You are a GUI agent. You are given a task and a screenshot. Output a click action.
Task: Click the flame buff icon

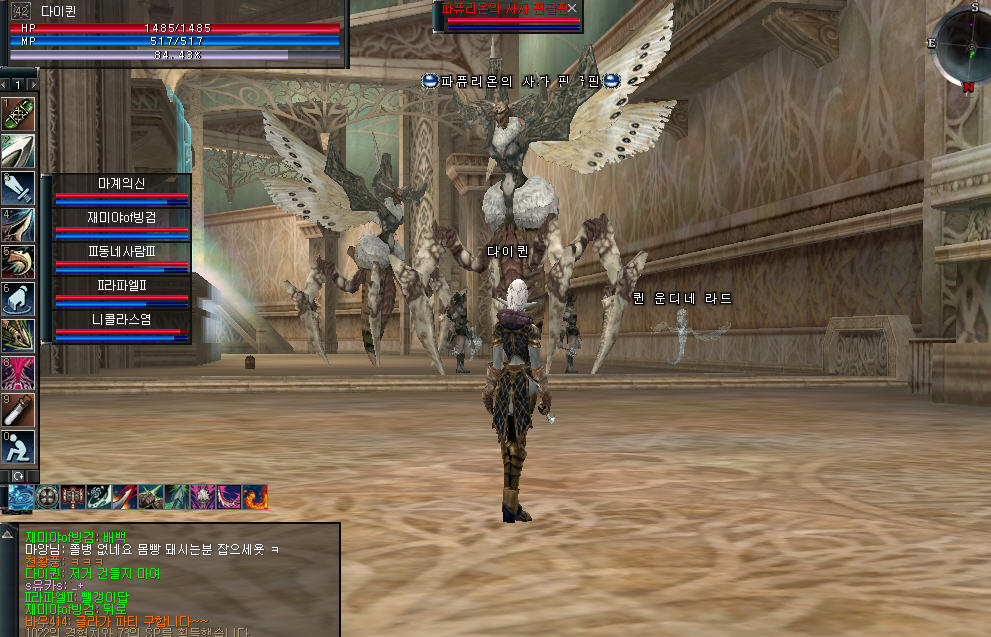pos(256,496)
